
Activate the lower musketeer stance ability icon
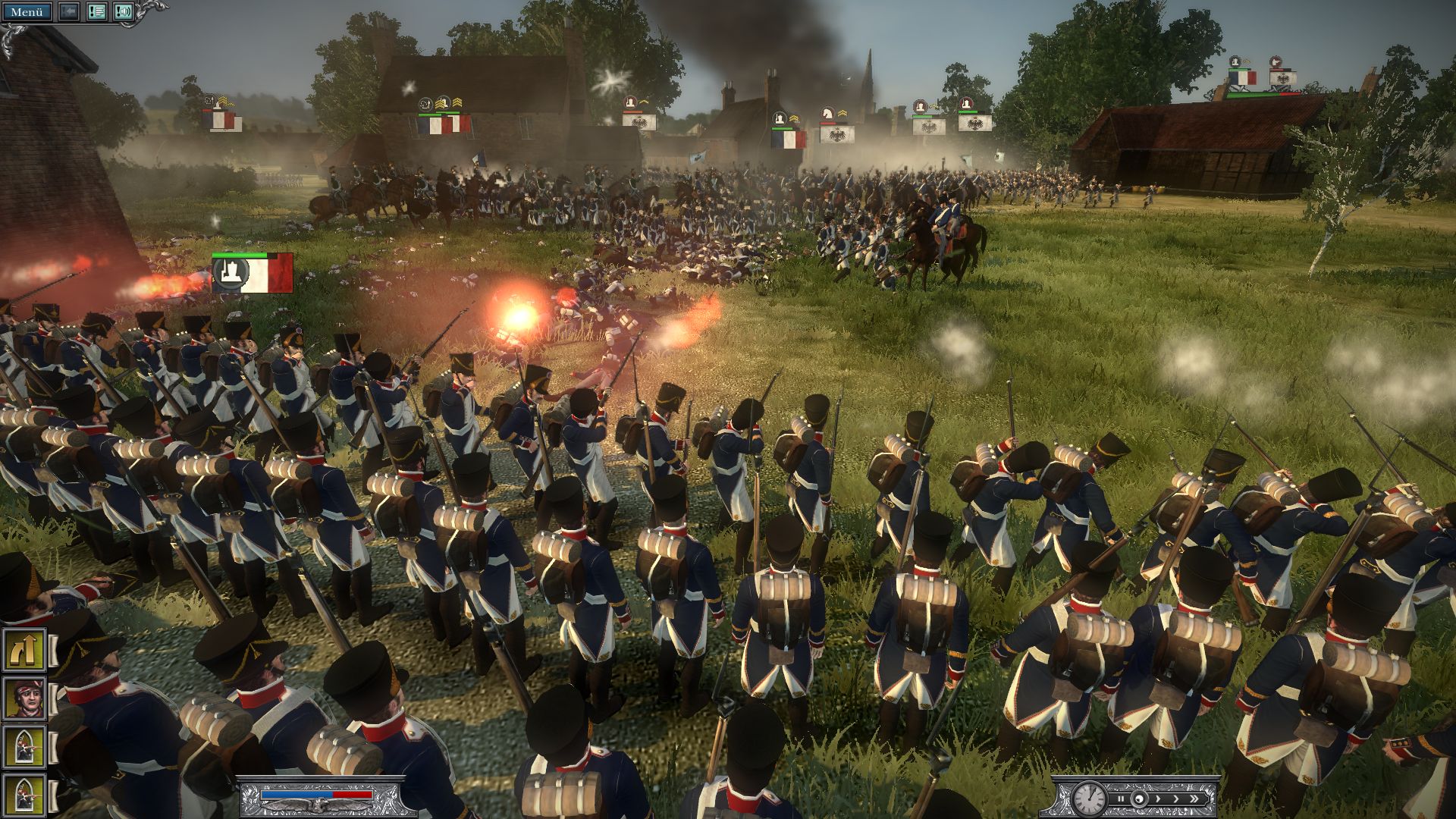tap(25, 795)
